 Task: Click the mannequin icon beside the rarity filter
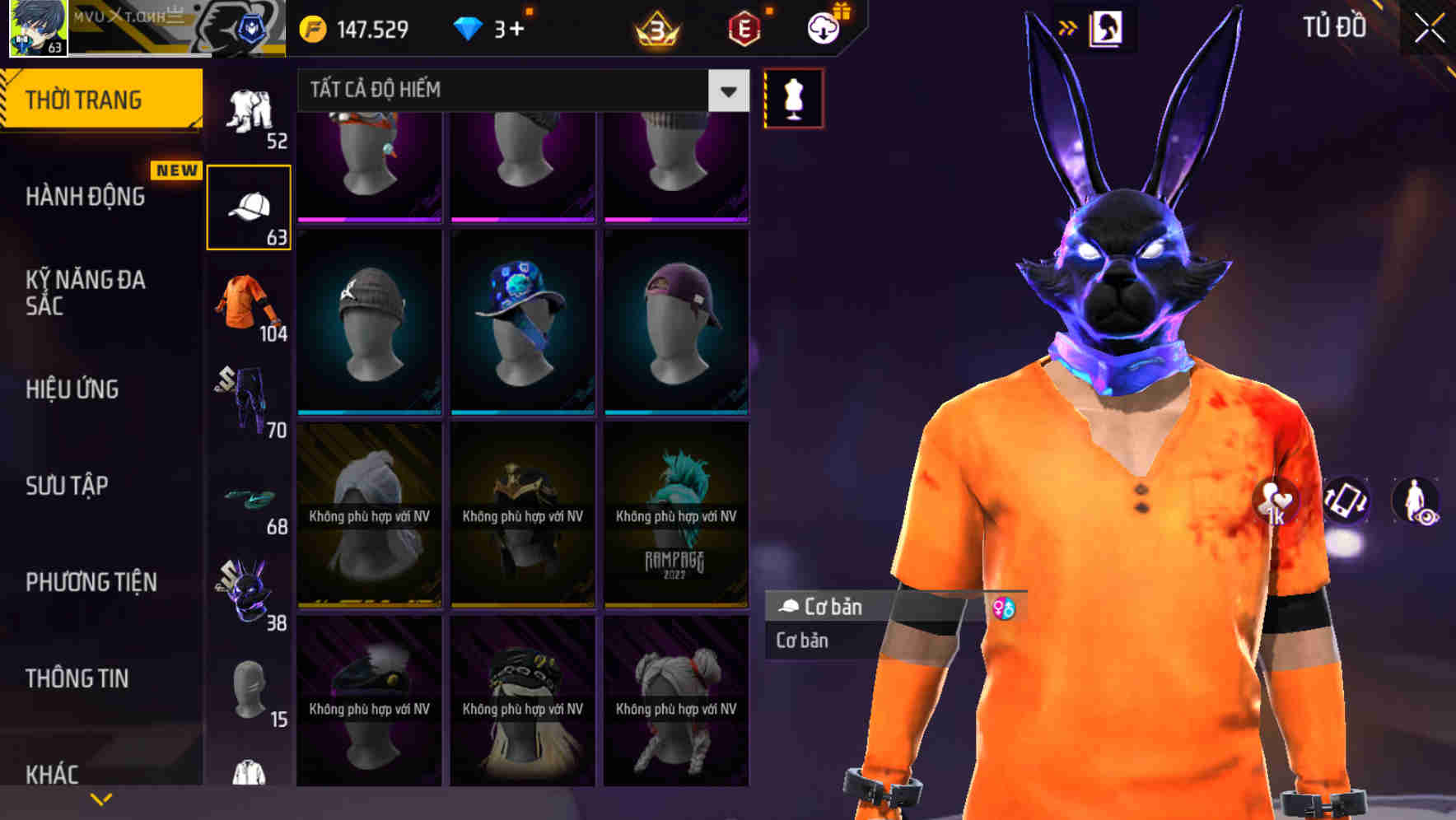792,97
